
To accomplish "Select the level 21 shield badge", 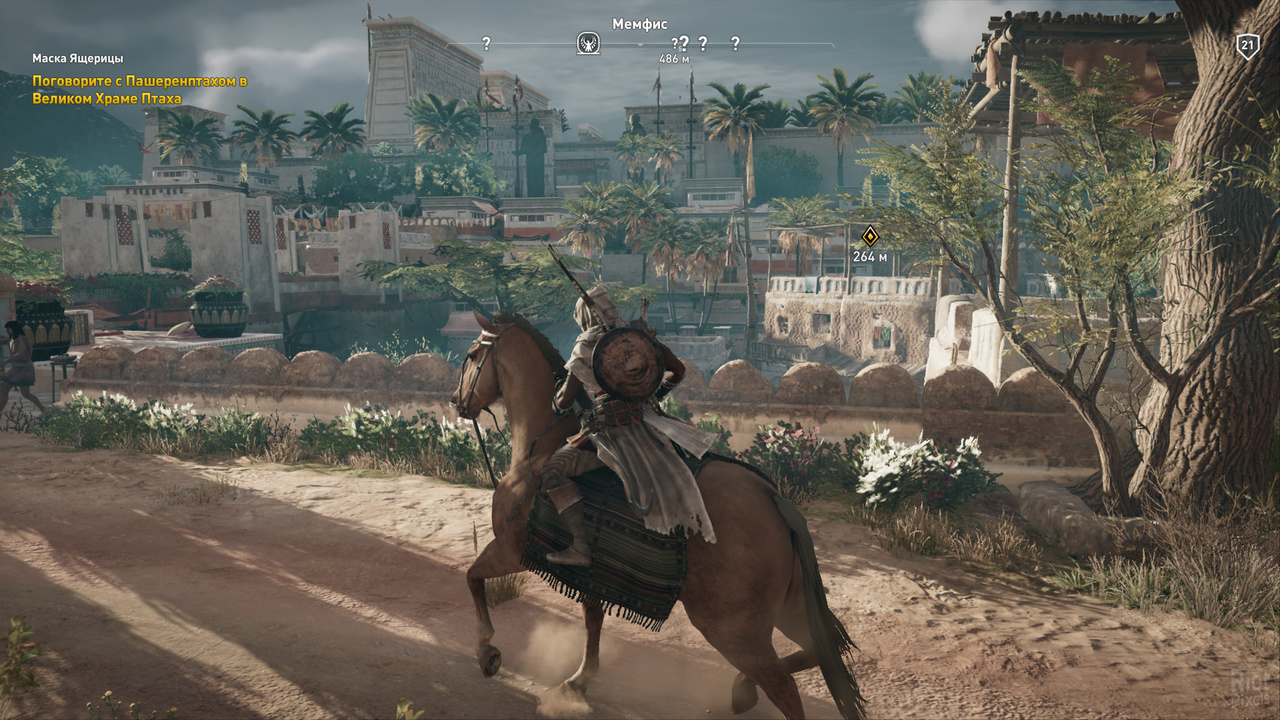I will [x=1247, y=46].
